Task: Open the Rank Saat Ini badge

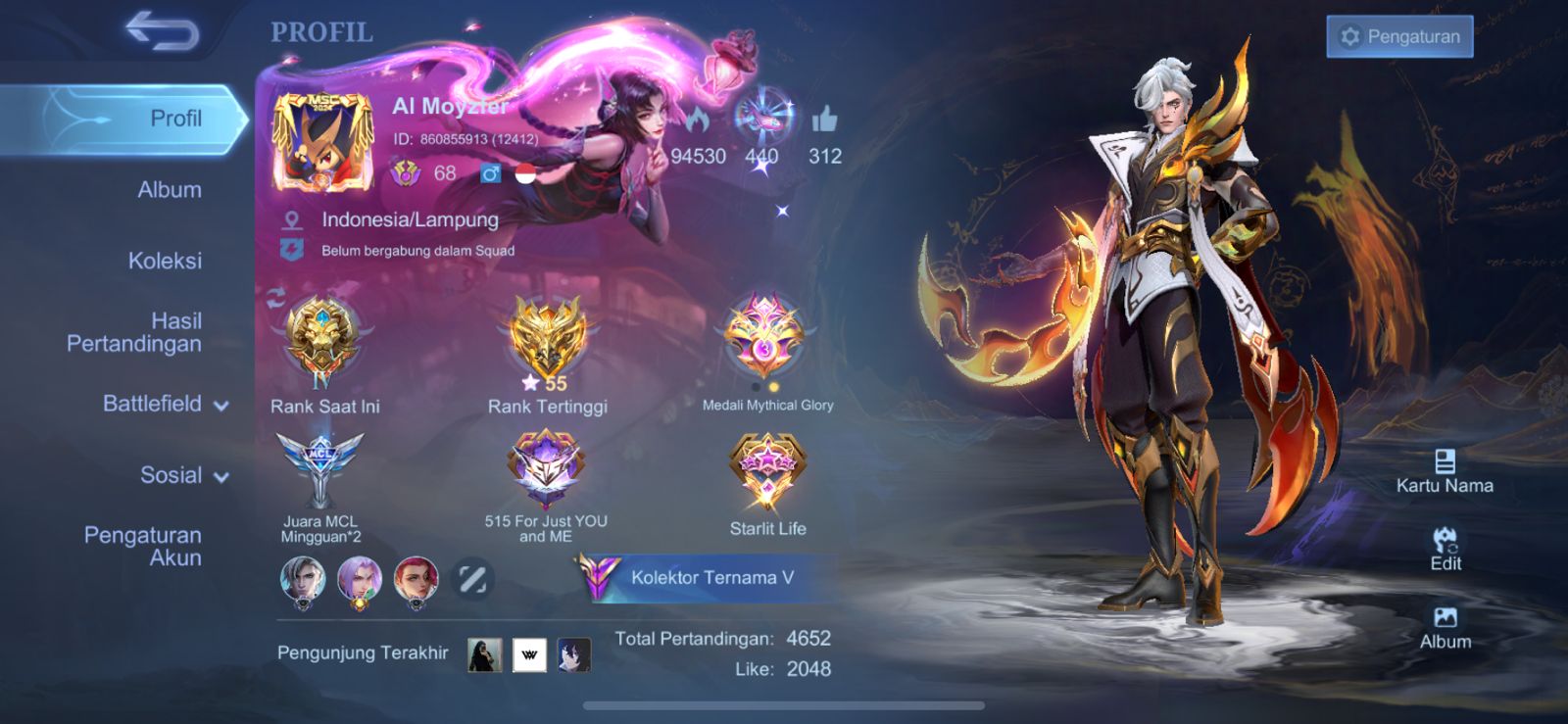Action: pyautogui.click(x=322, y=338)
